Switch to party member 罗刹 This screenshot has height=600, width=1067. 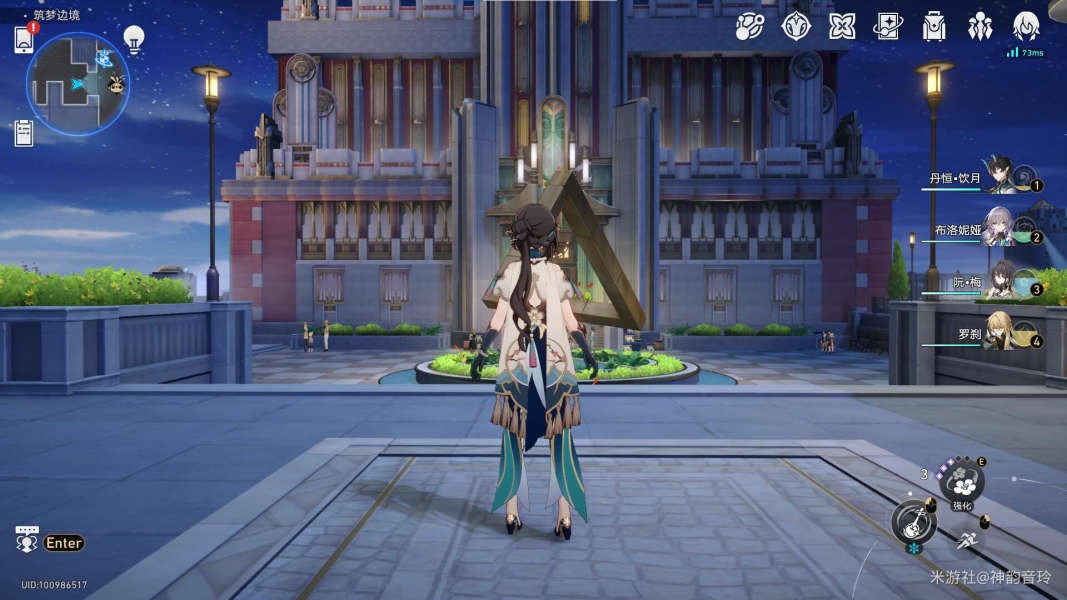[1000, 333]
